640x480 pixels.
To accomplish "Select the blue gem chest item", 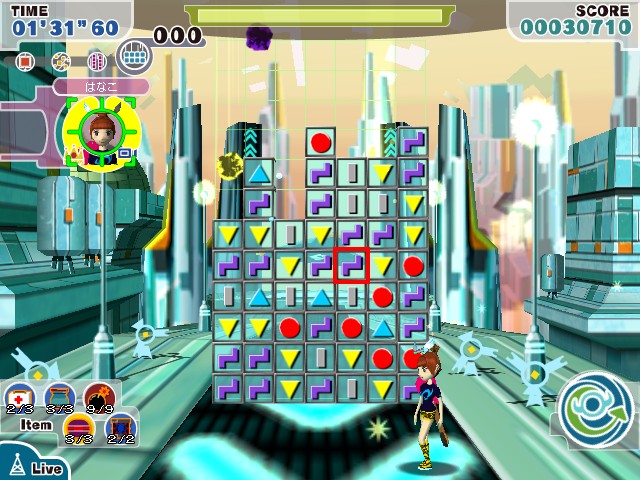I will 118,429.
